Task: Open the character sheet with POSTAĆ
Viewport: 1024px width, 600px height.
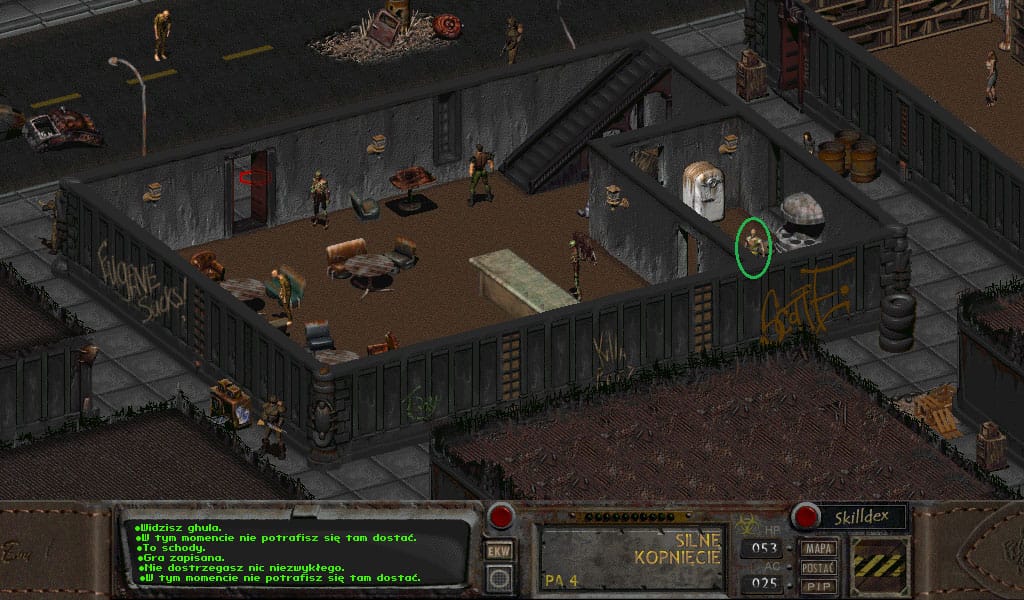Action: [x=819, y=567]
